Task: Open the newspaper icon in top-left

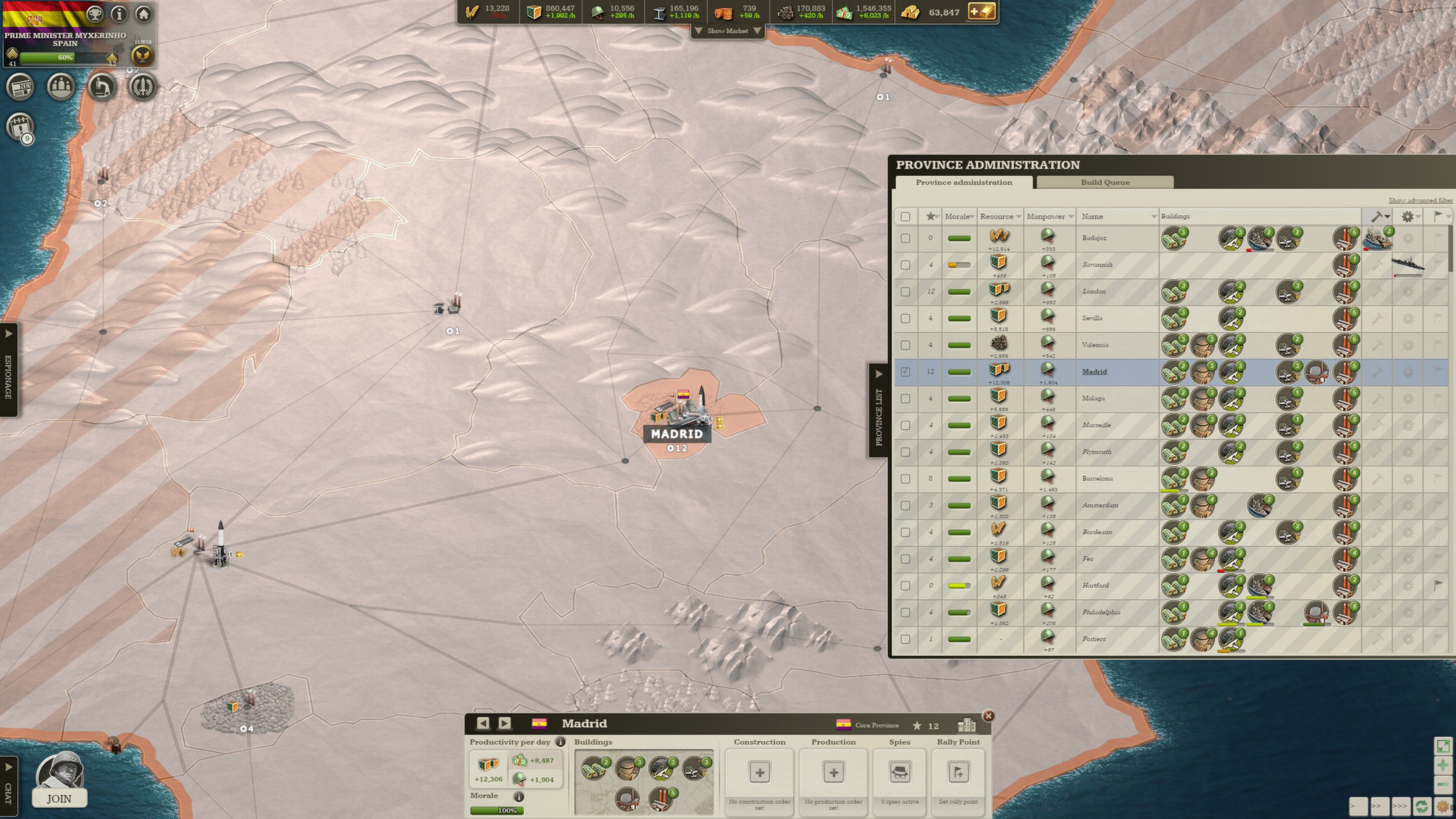Action: (x=20, y=87)
